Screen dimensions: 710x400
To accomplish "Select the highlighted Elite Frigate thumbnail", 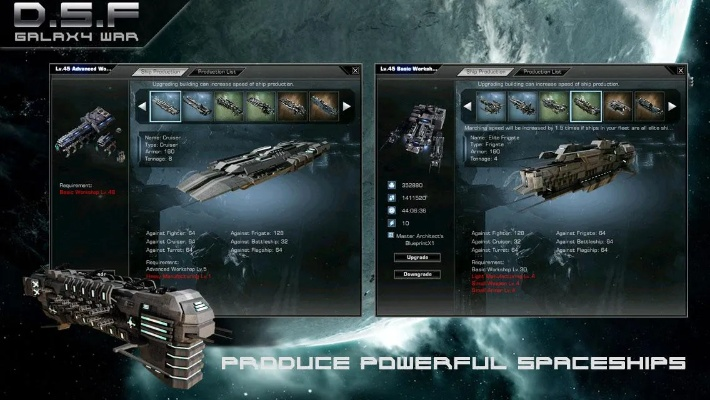I will coord(584,105).
